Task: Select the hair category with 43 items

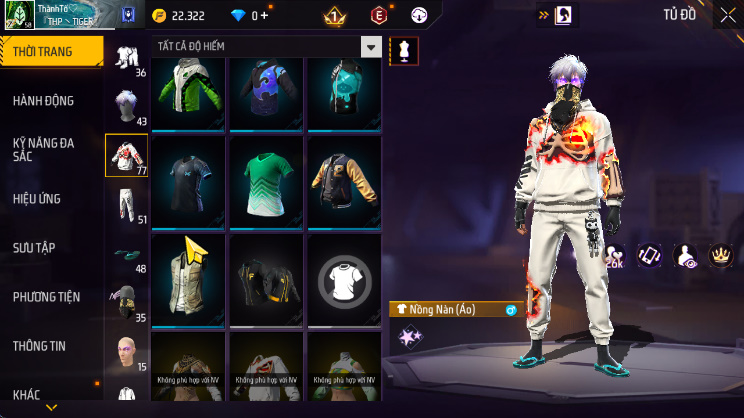Action: (126, 107)
